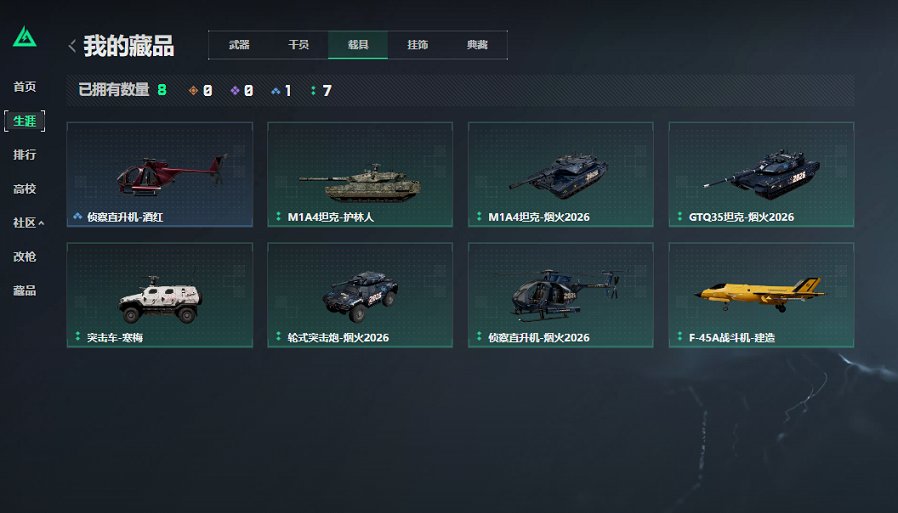Open the M1A4坦克-烟火2026 card
This screenshot has width=898, height=513.
561,174
